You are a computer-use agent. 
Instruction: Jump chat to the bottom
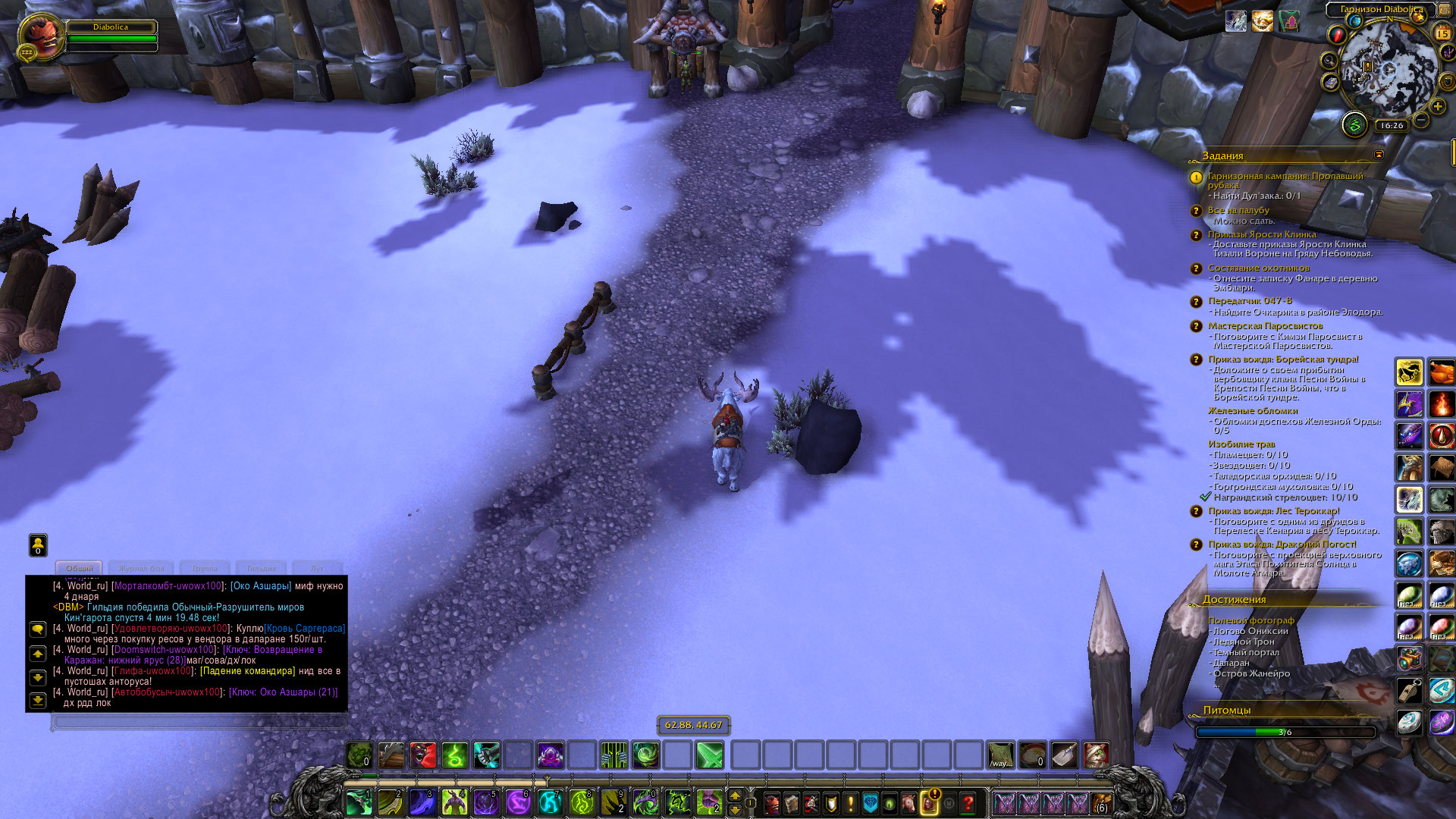pos(38,701)
